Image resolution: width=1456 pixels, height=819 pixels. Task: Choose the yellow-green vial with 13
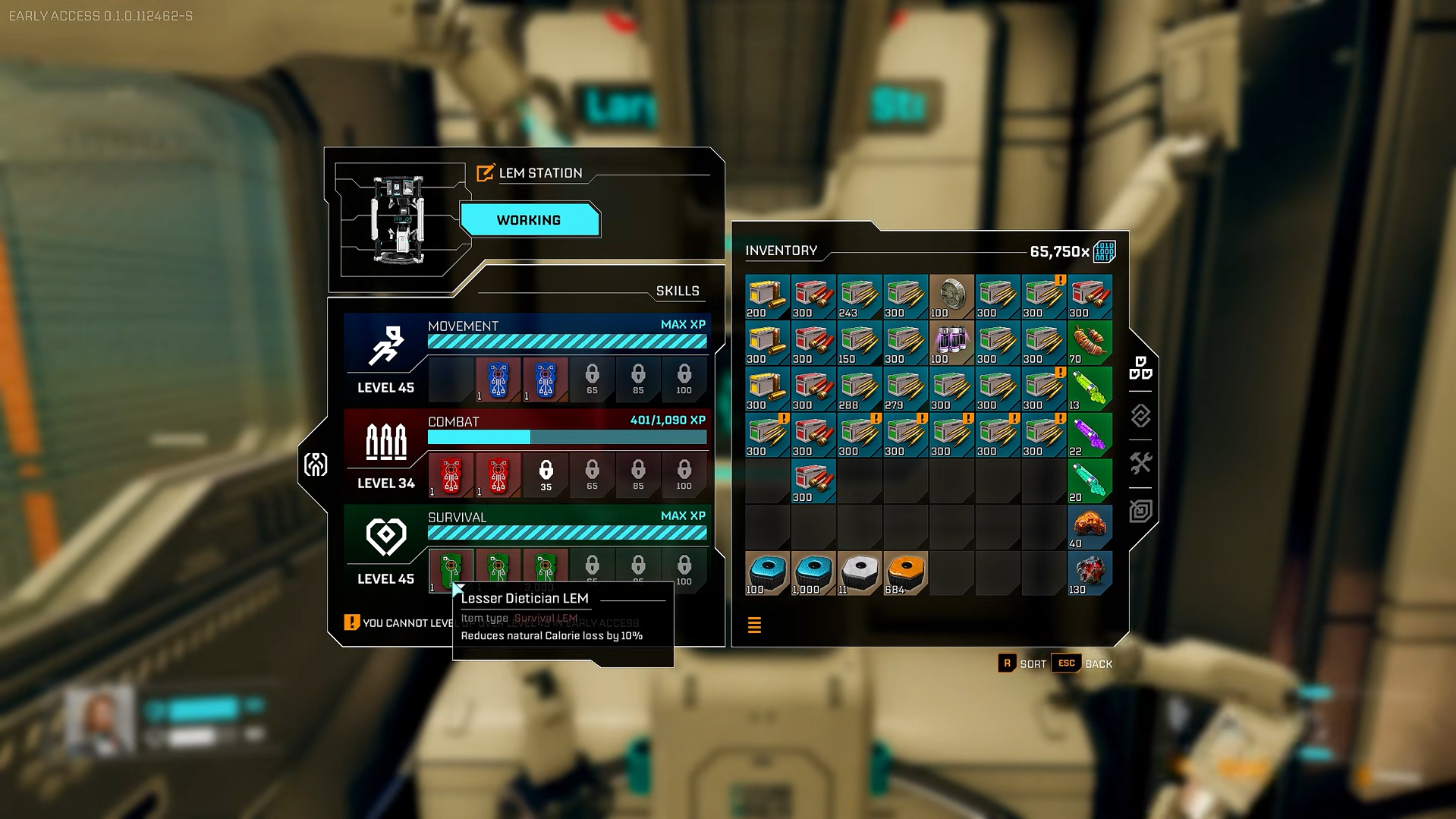pos(1090,389)
